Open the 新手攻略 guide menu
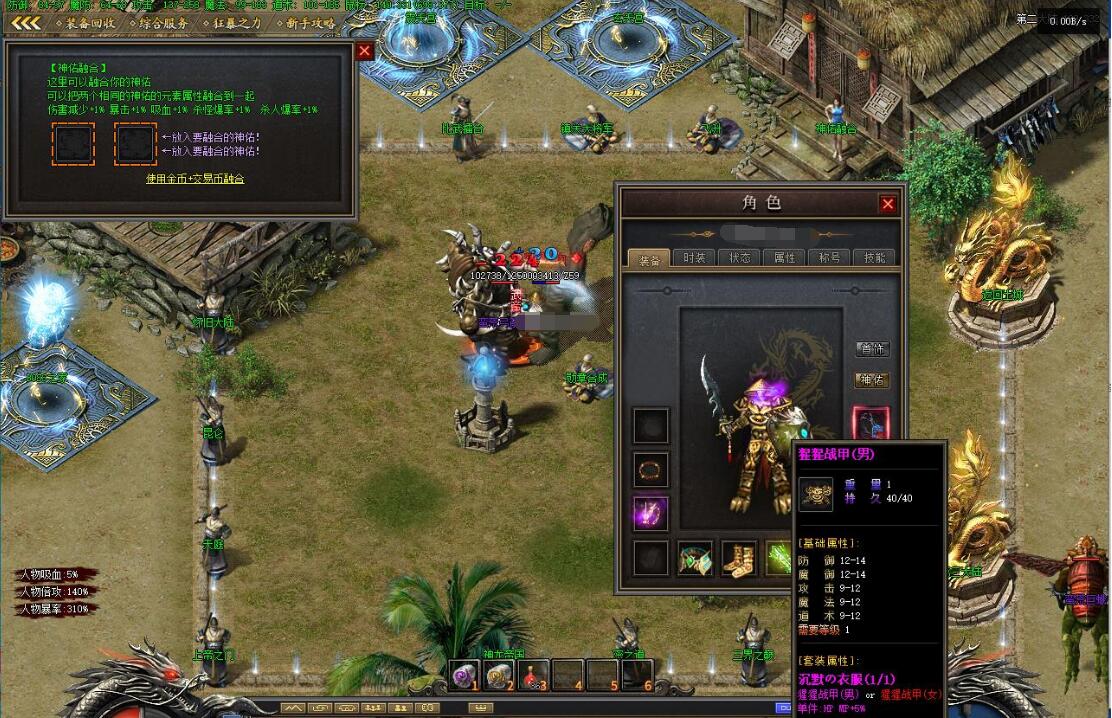The width and height of the screenshot is (1112, 718). (305, 23)
